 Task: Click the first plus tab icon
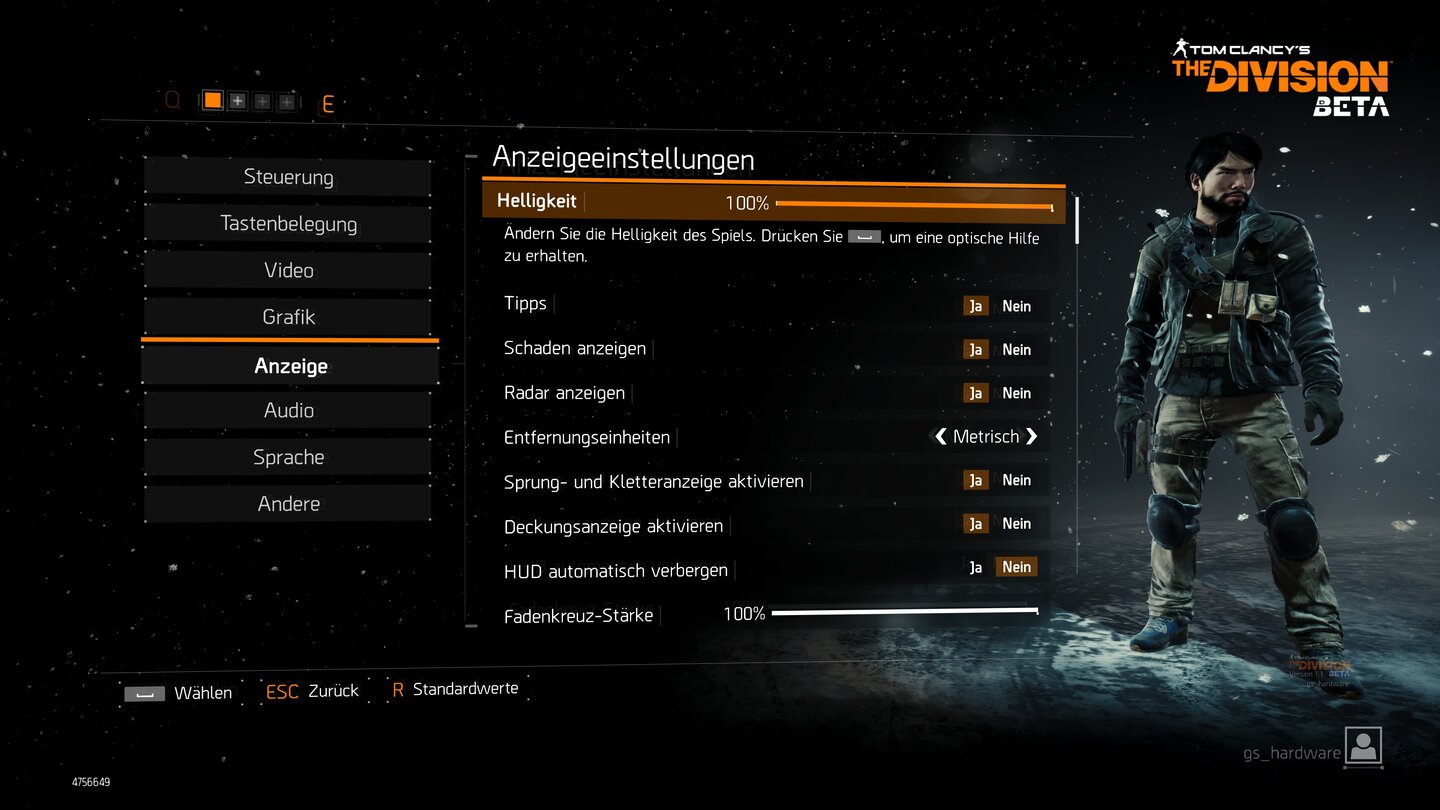tap(237, 100)
